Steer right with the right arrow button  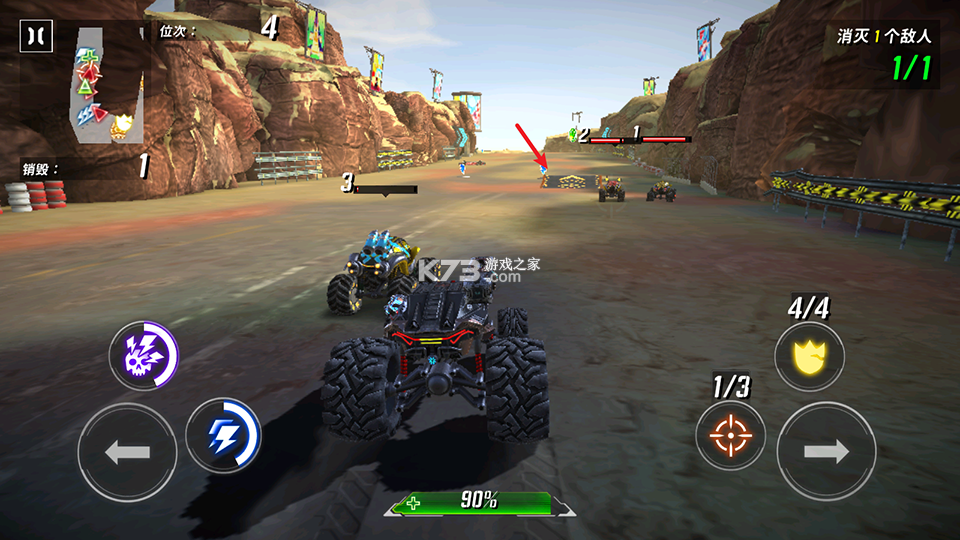coord(826,451)
